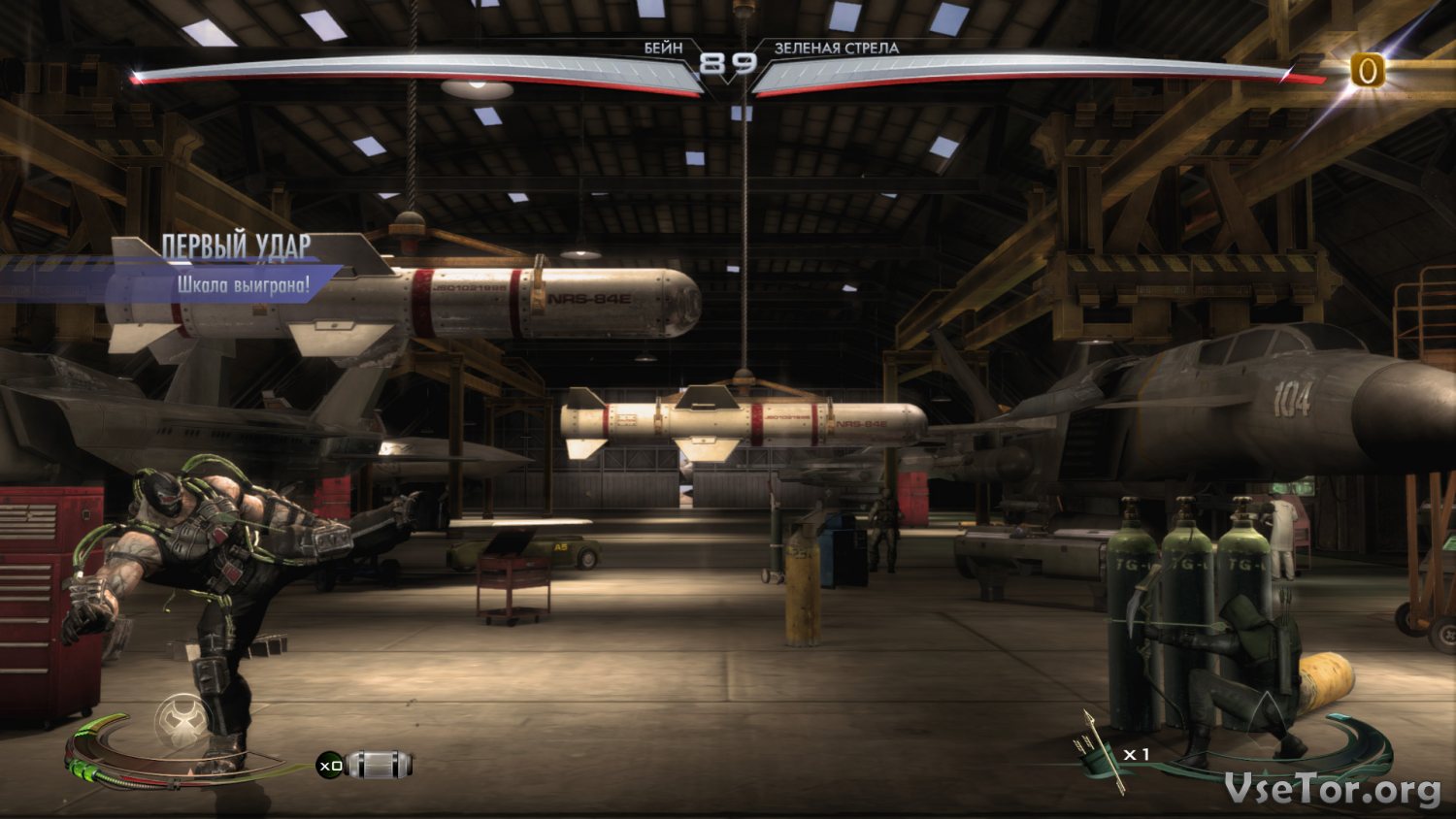The width and height of the screenshot is (1456, 819).
Task: Select Bane's Venom trait icon
Action: click(182, 719)
